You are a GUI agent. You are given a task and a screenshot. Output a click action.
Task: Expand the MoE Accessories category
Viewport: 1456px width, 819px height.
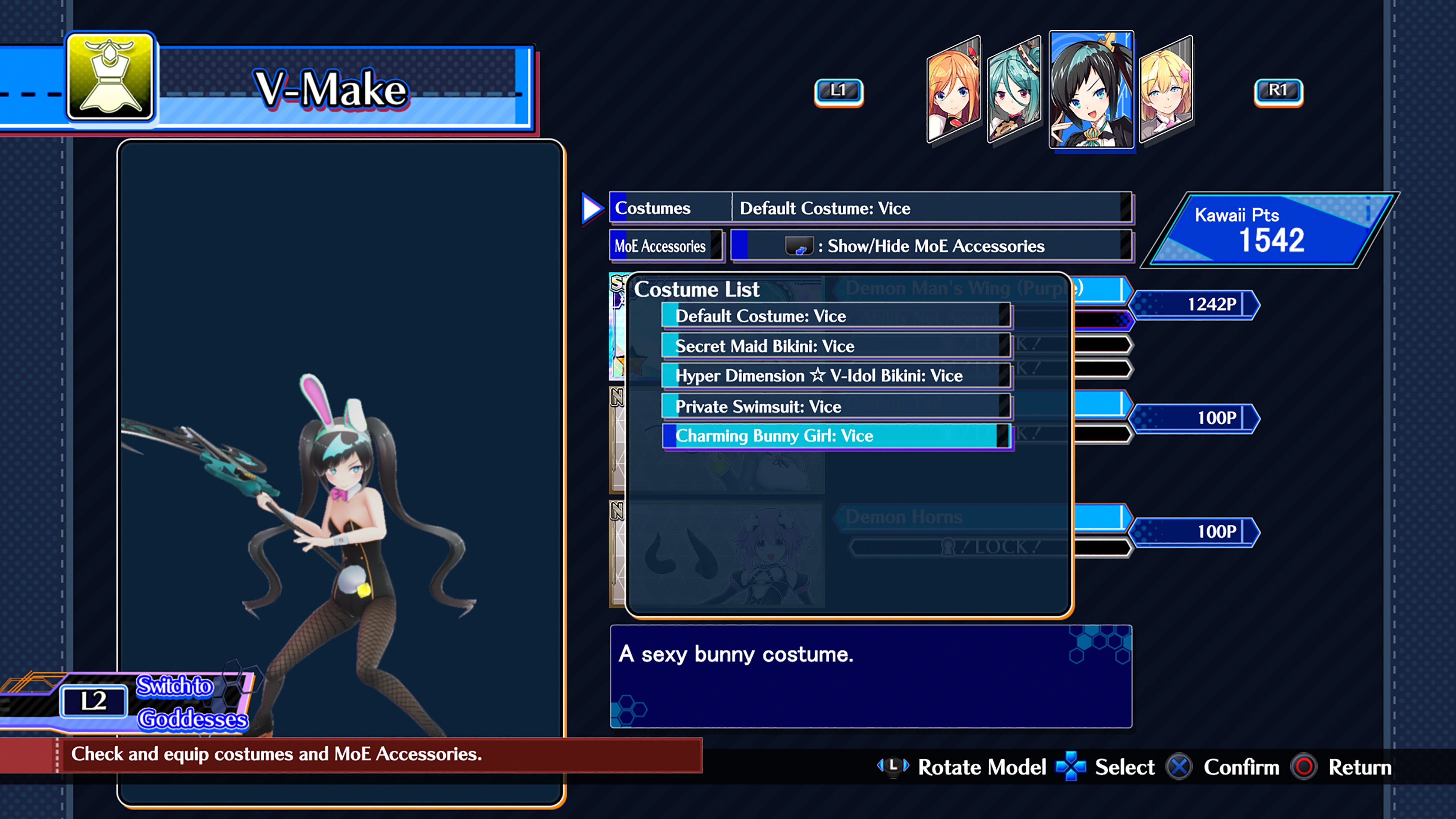point(666,246)
